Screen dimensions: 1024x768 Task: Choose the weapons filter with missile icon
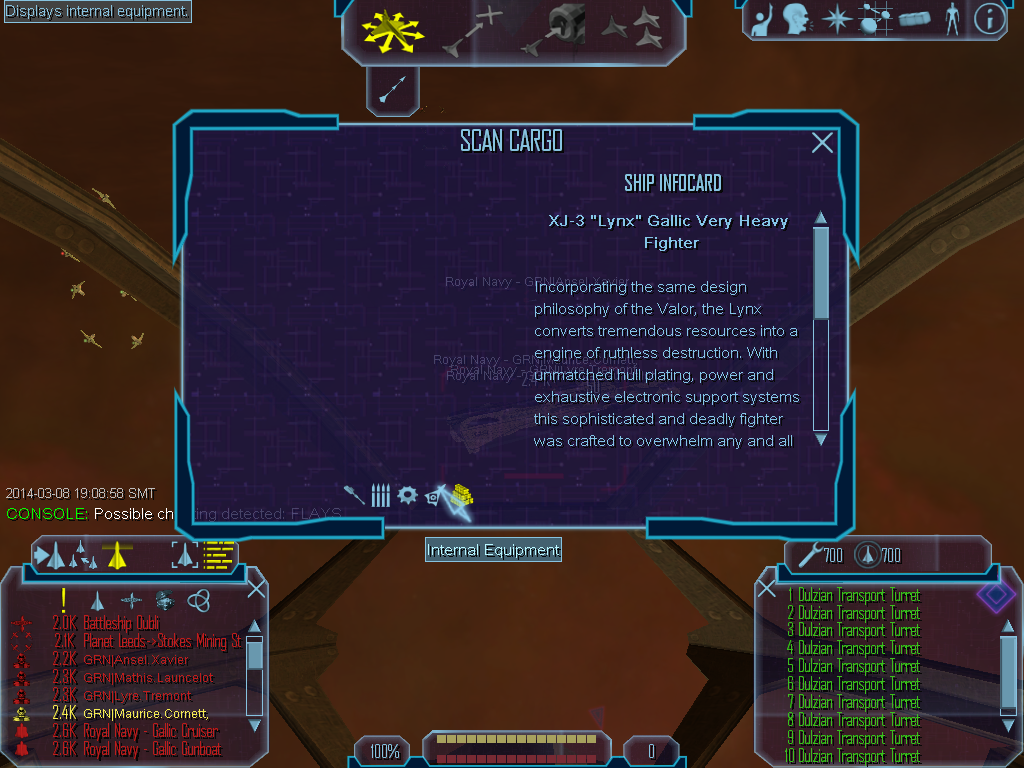click(x=355, y=494)
